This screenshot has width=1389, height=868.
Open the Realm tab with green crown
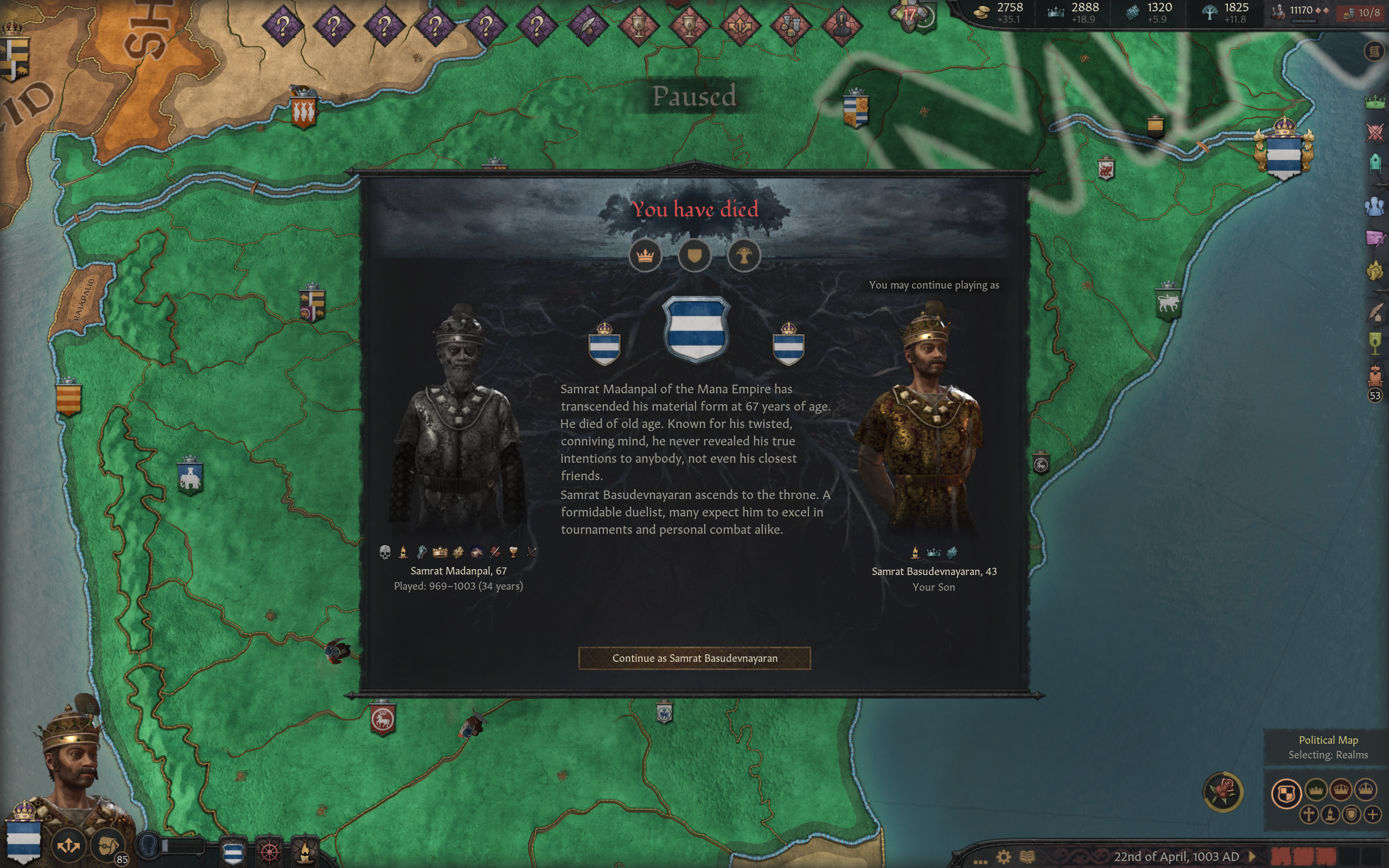[x=1375, y=103]
